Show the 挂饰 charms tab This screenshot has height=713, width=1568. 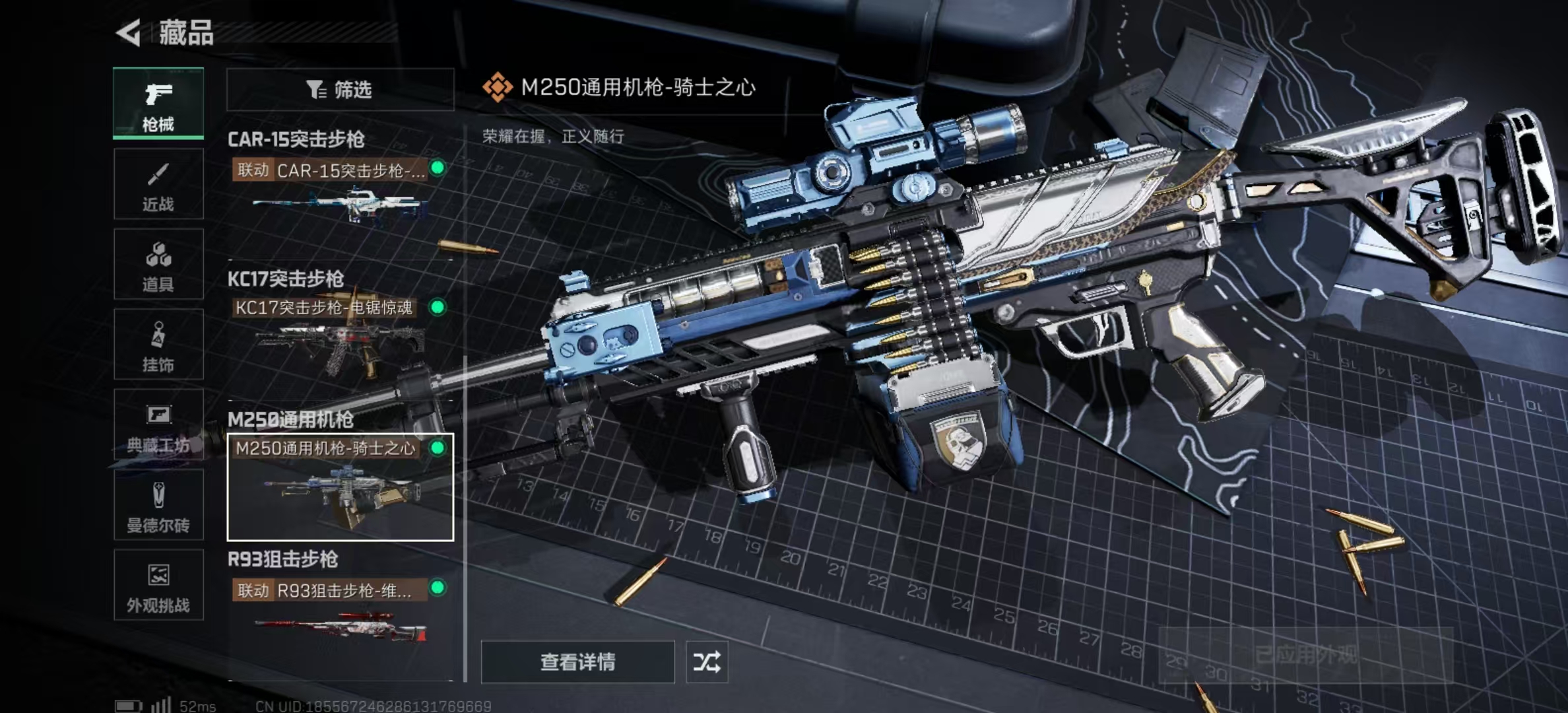(x=158, y=345)
